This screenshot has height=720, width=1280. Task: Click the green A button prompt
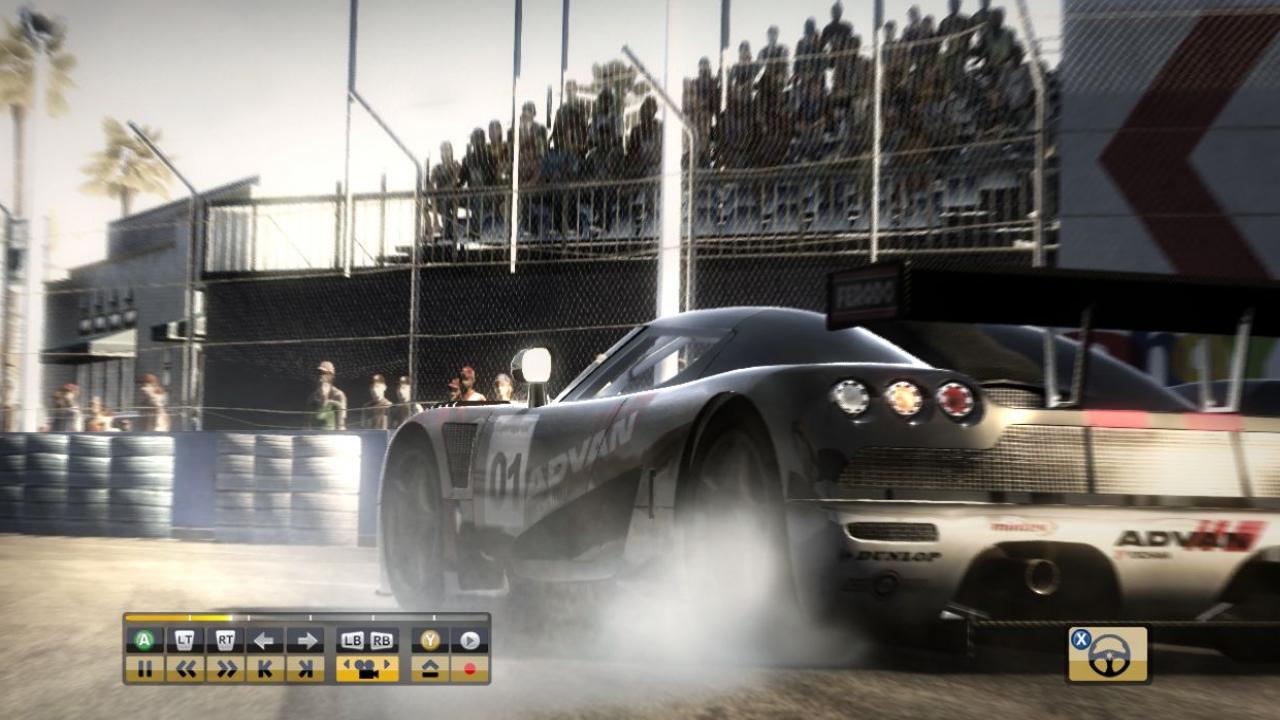click(x=142, y=640)
